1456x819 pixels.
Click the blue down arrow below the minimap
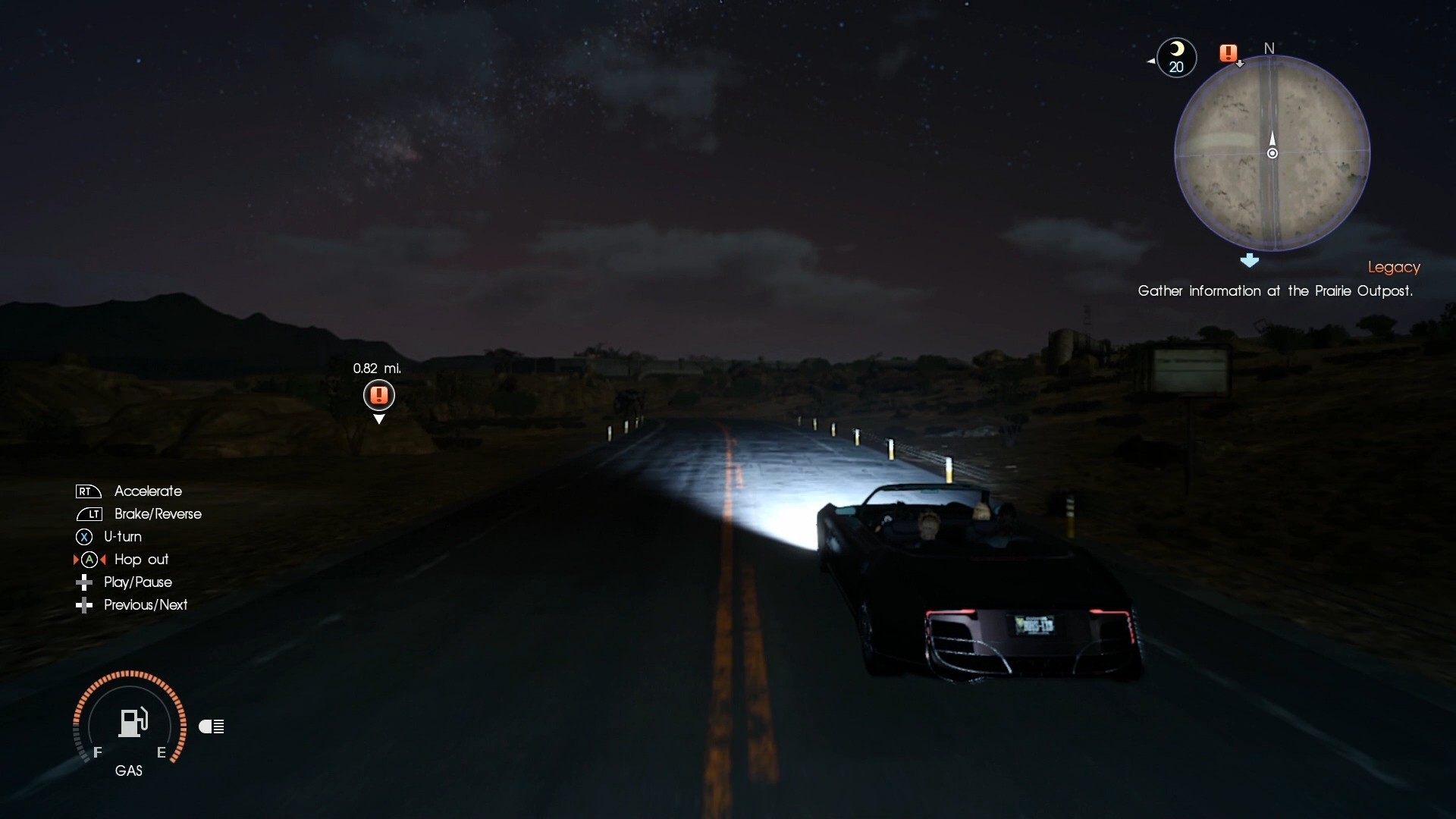1250,261
